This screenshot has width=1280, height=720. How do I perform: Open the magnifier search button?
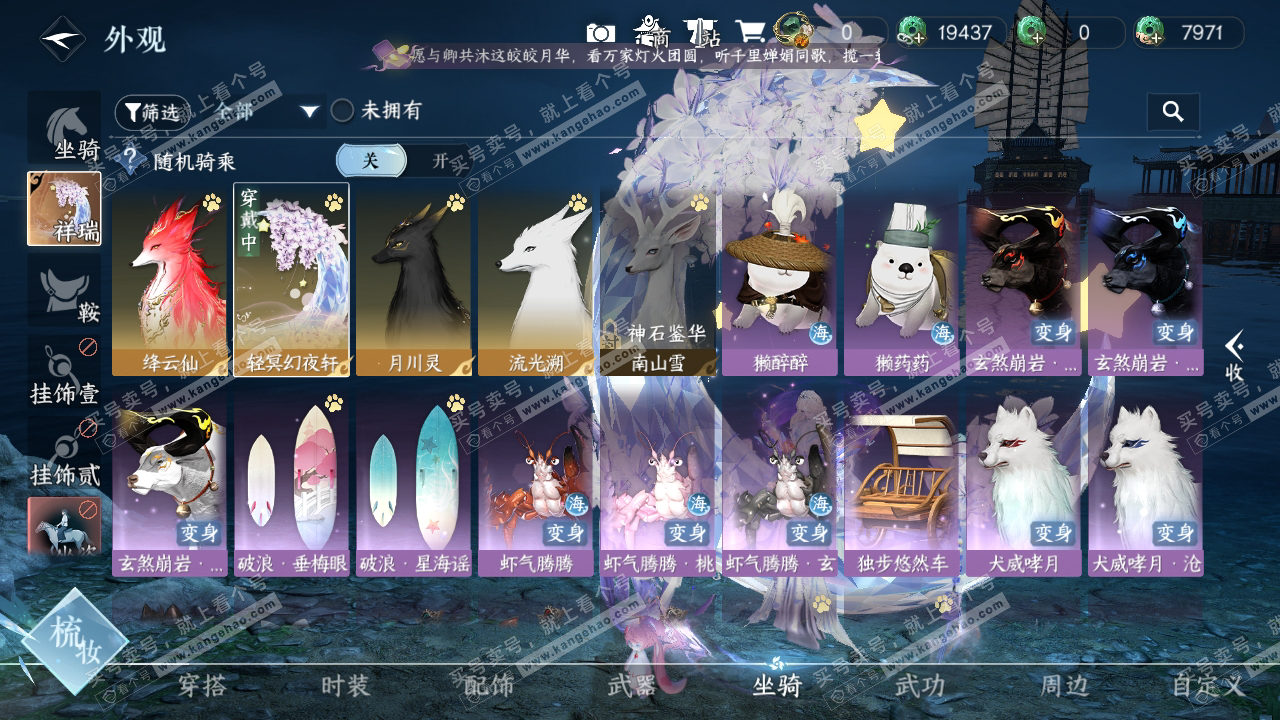point(1173,112)
